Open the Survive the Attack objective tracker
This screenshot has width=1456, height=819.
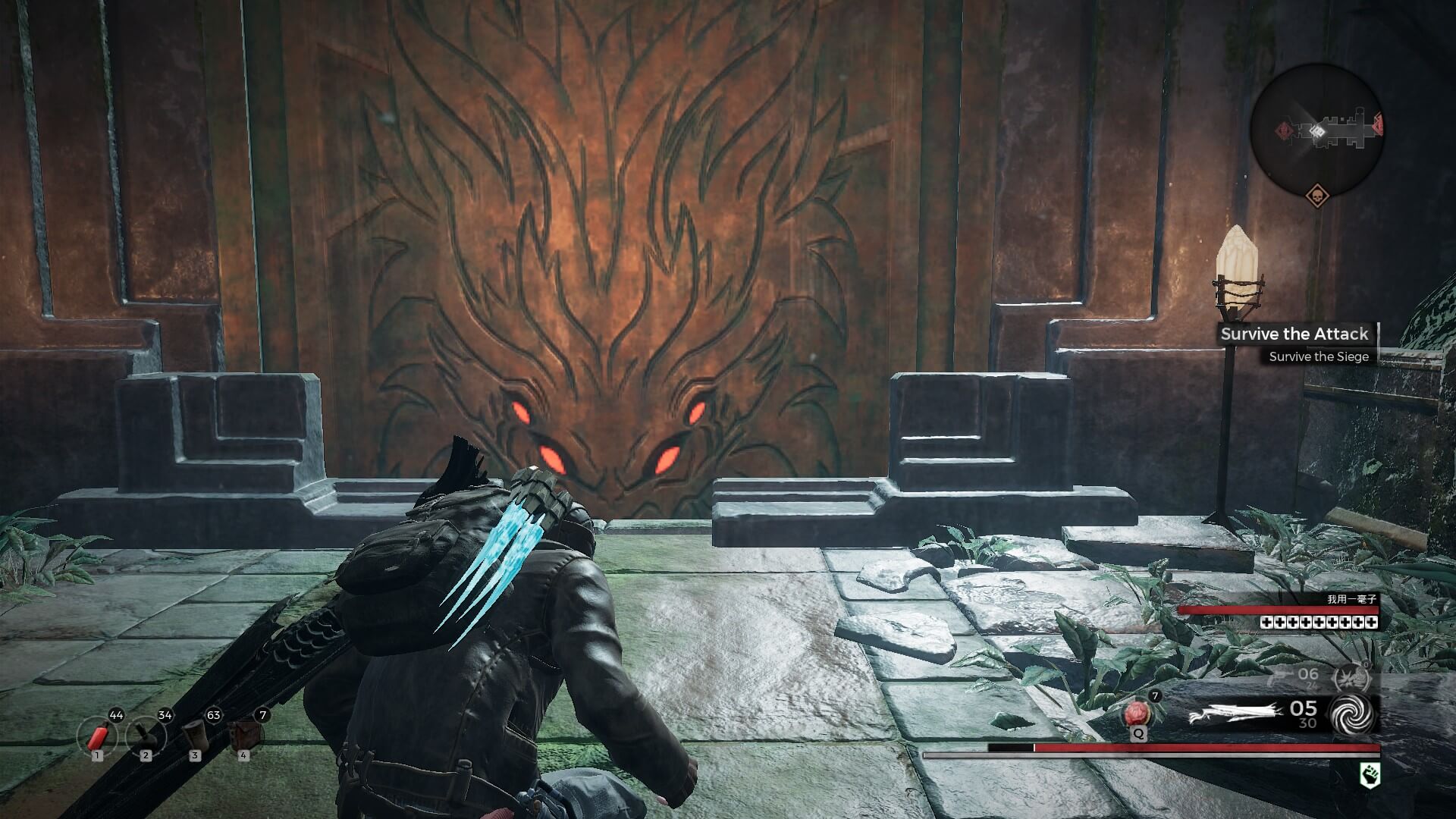(x=1294, y=334)
